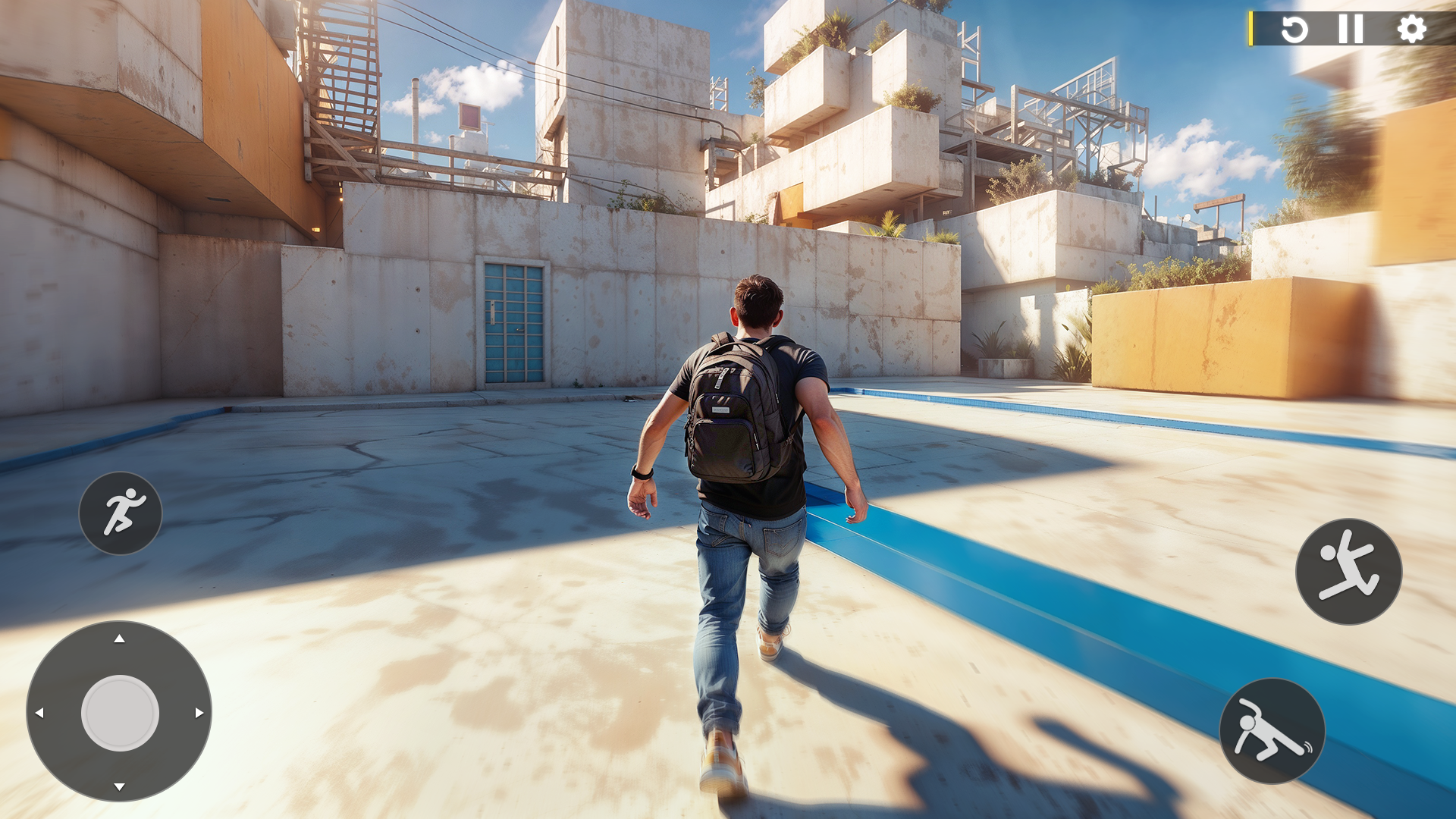Restart the level with the replay icon
This screenshot has height=819, width=1456.
tap(1294, 30)
